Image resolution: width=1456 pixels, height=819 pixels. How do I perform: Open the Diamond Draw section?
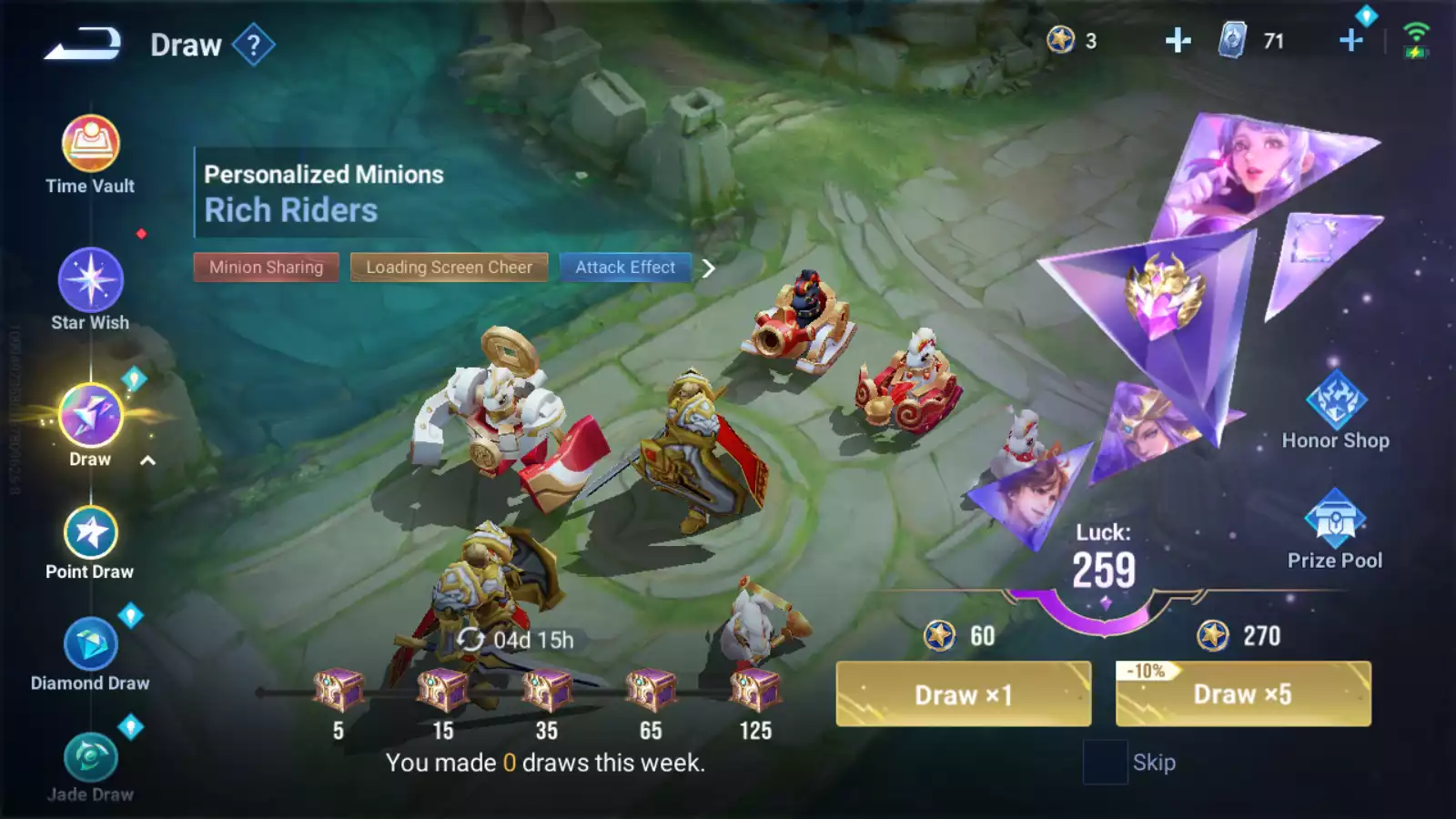(90, 653)
